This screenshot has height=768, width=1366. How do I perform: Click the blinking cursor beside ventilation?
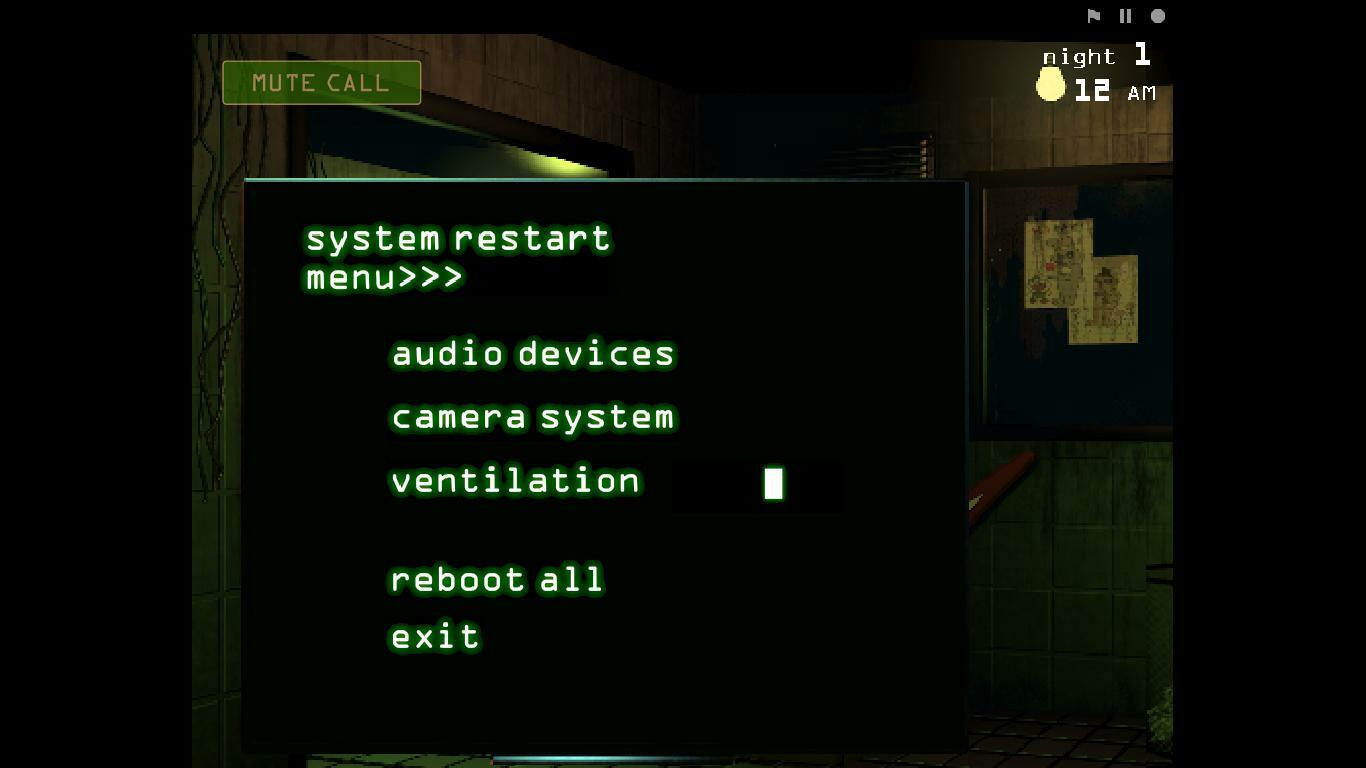coord(772,483)
